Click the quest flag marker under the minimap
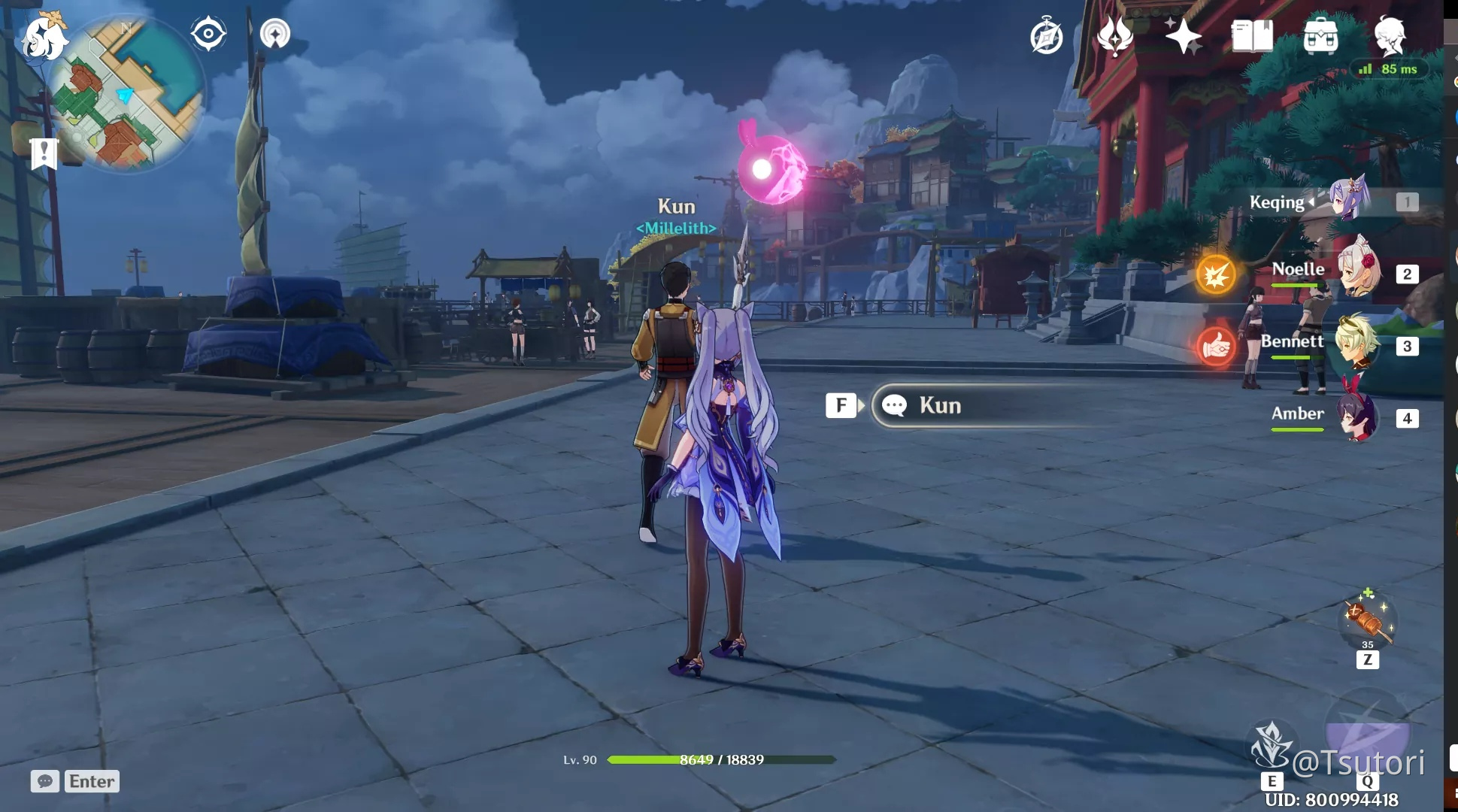Screen dimensions: 1458x812 tap(45, 153)
